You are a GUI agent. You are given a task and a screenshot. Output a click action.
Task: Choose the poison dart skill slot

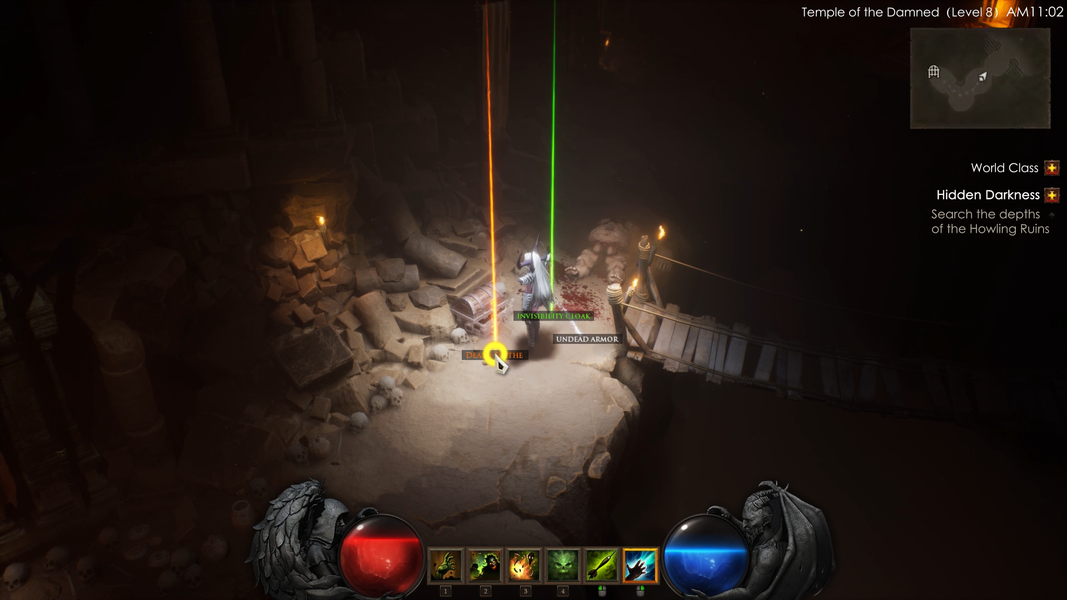pos(601,566)
